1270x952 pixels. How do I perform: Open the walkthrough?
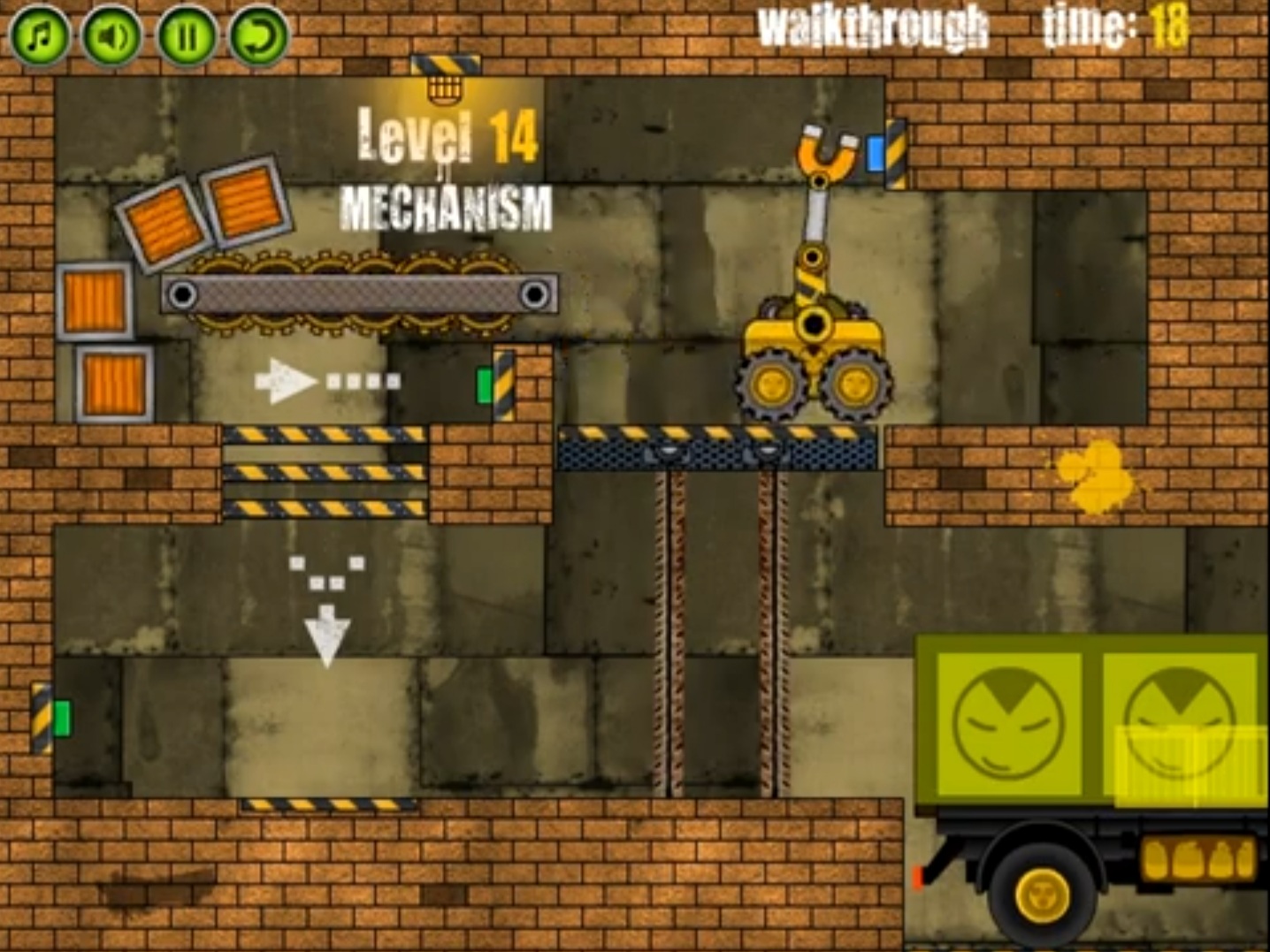click(x=872, y=27)
